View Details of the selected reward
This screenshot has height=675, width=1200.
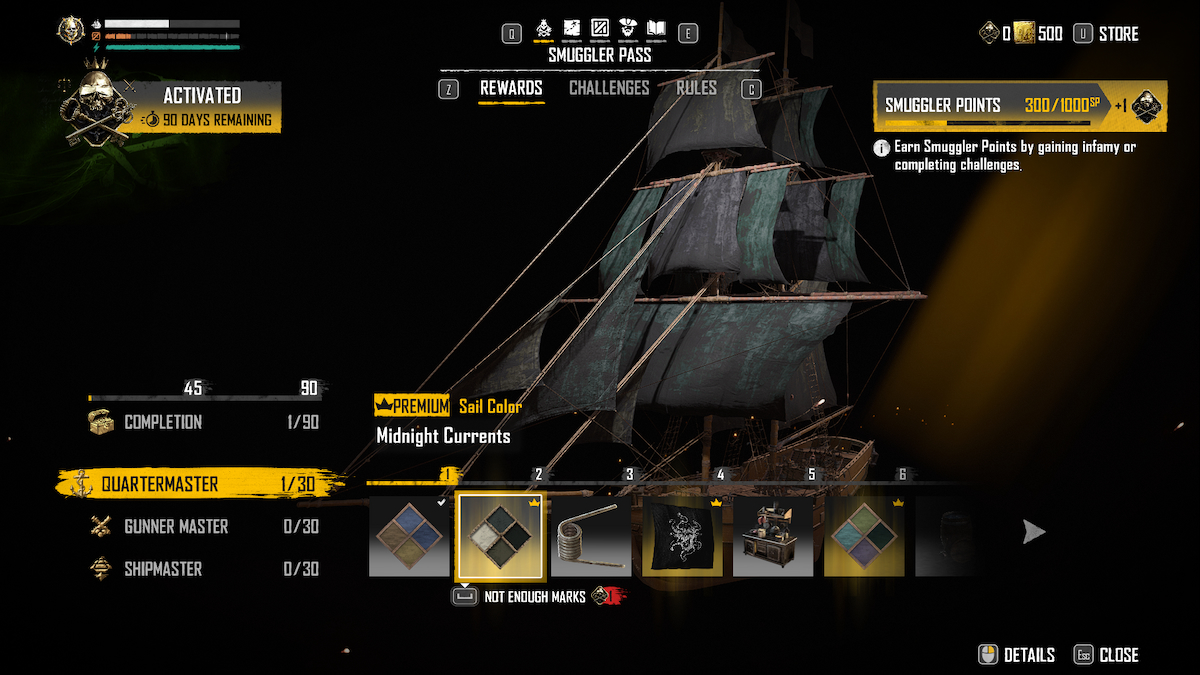point(1017,655)
